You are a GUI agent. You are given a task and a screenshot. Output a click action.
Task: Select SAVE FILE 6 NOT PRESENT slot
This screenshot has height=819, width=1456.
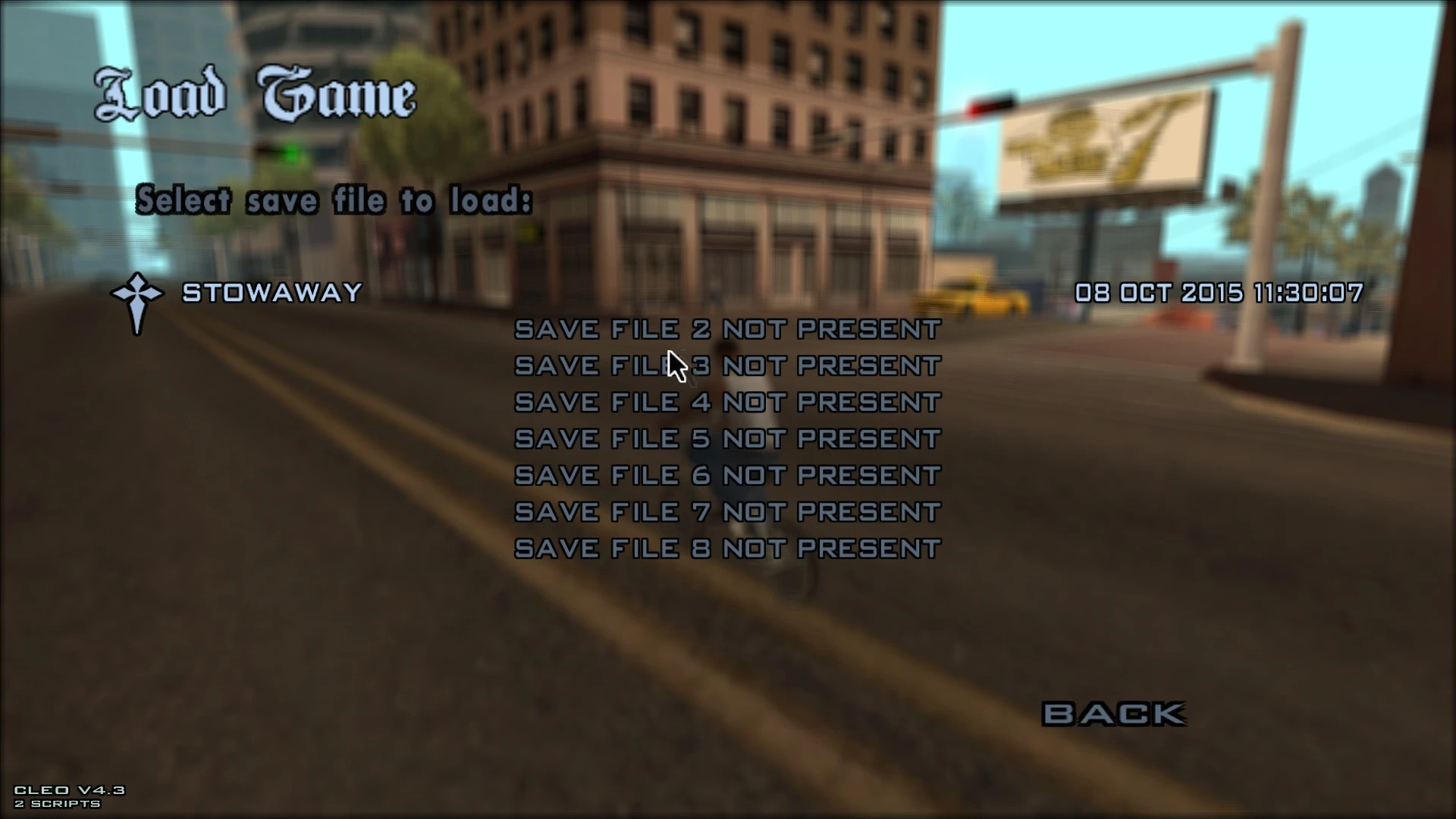(726, 475)
